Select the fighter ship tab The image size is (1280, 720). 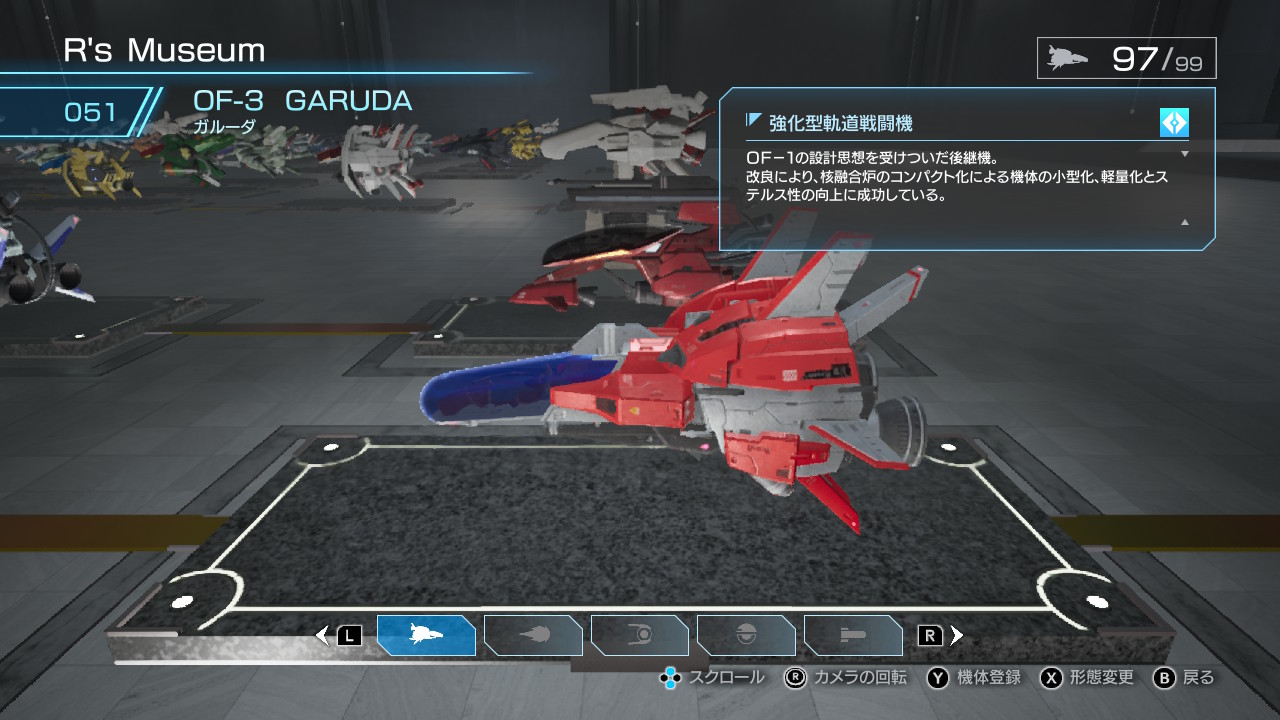(x=426, y=635)
